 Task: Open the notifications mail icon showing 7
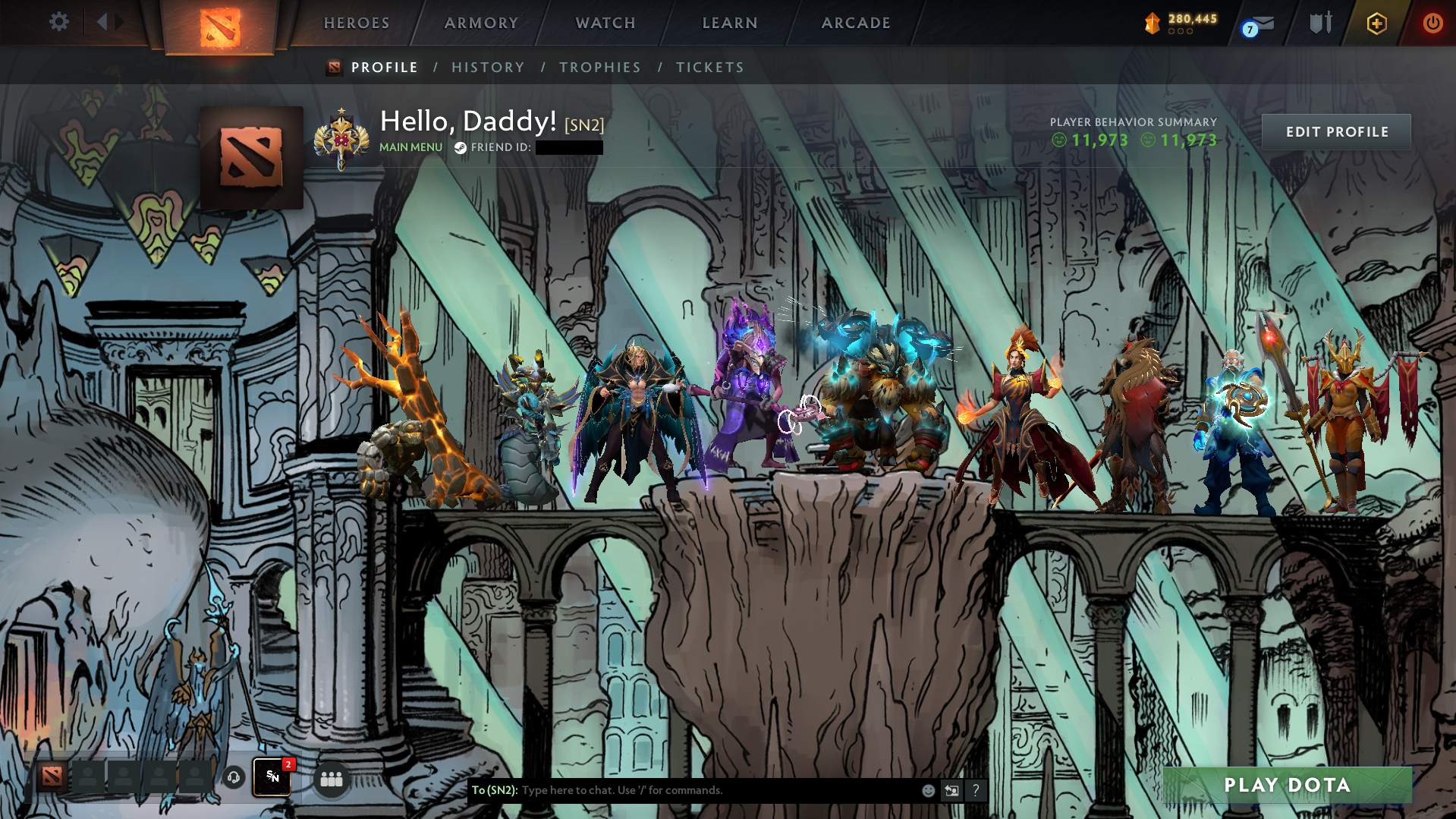(x=1256, y=23)
